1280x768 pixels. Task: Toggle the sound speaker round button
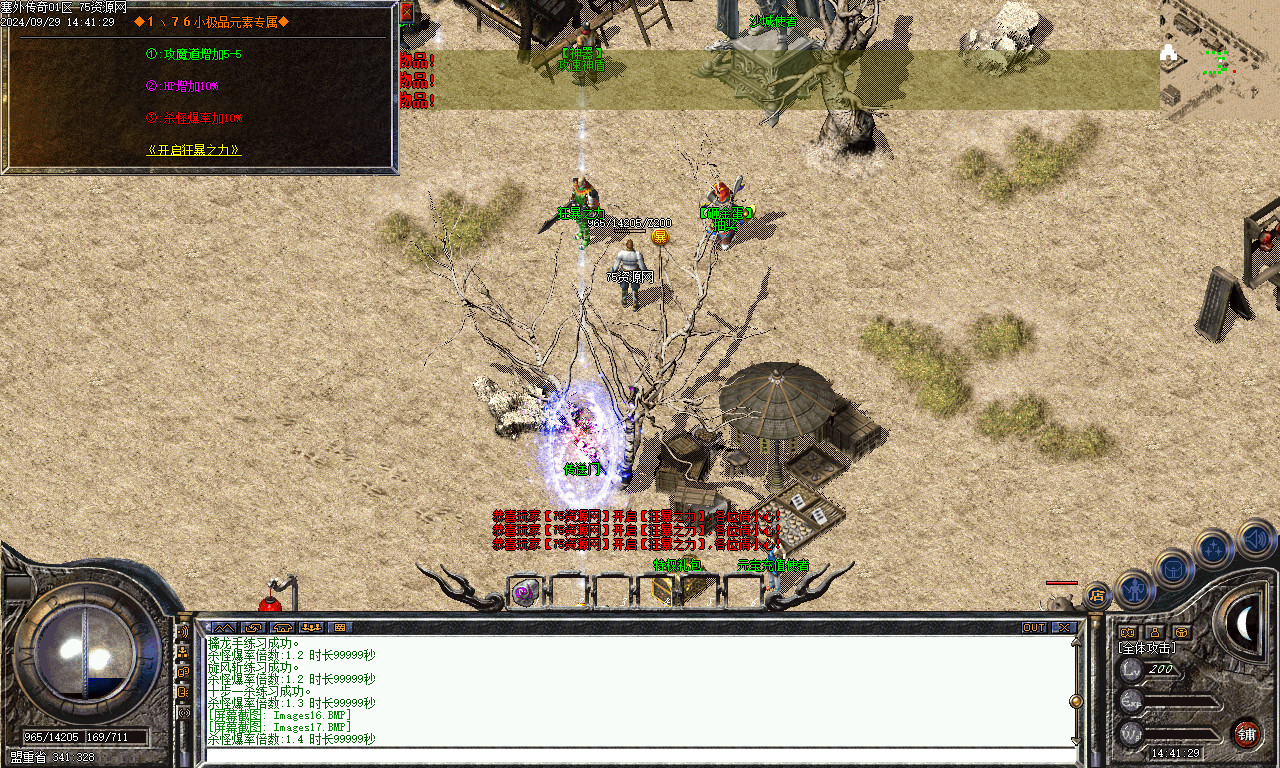1255,539
